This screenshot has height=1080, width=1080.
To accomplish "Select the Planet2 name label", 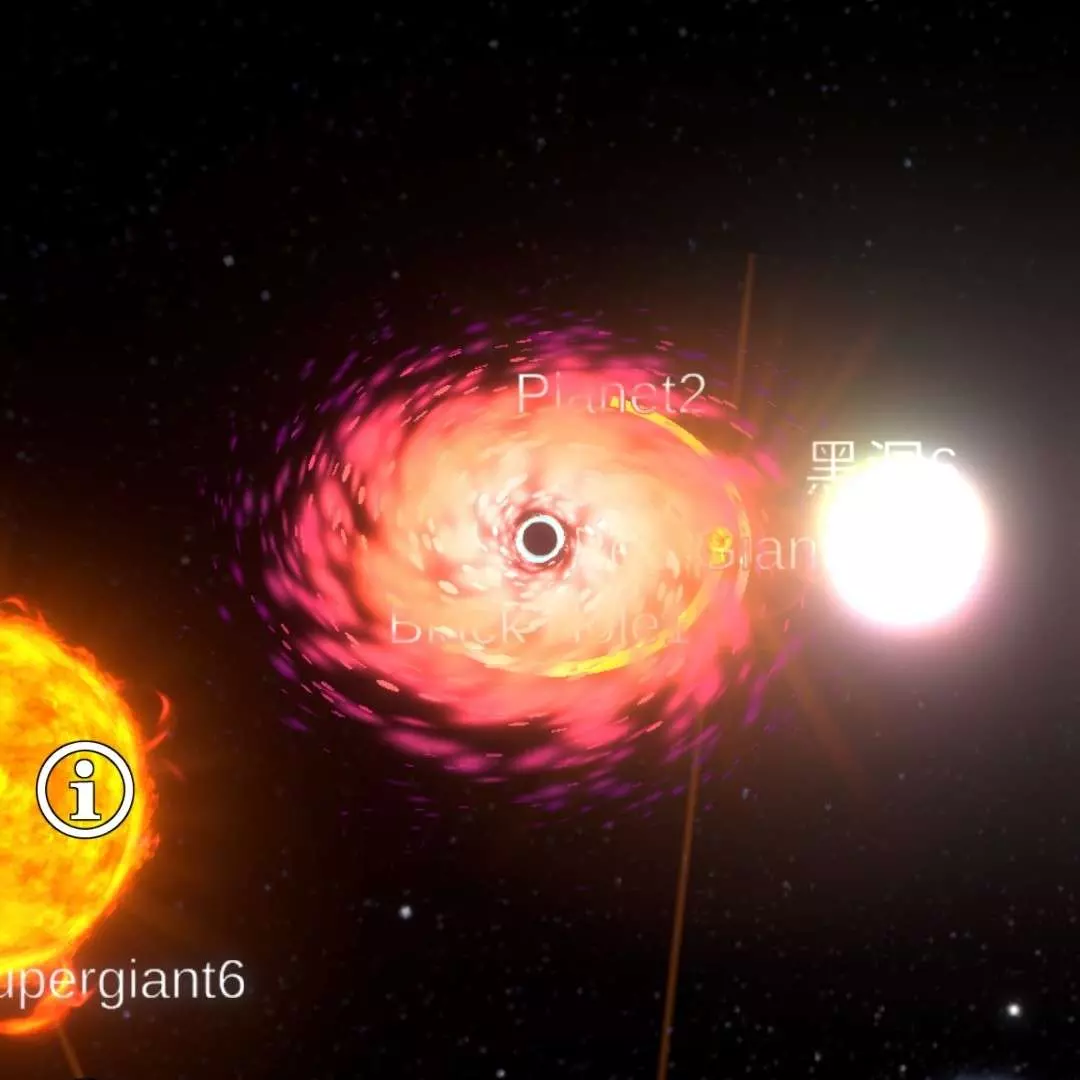I will [x=611, y=395].
